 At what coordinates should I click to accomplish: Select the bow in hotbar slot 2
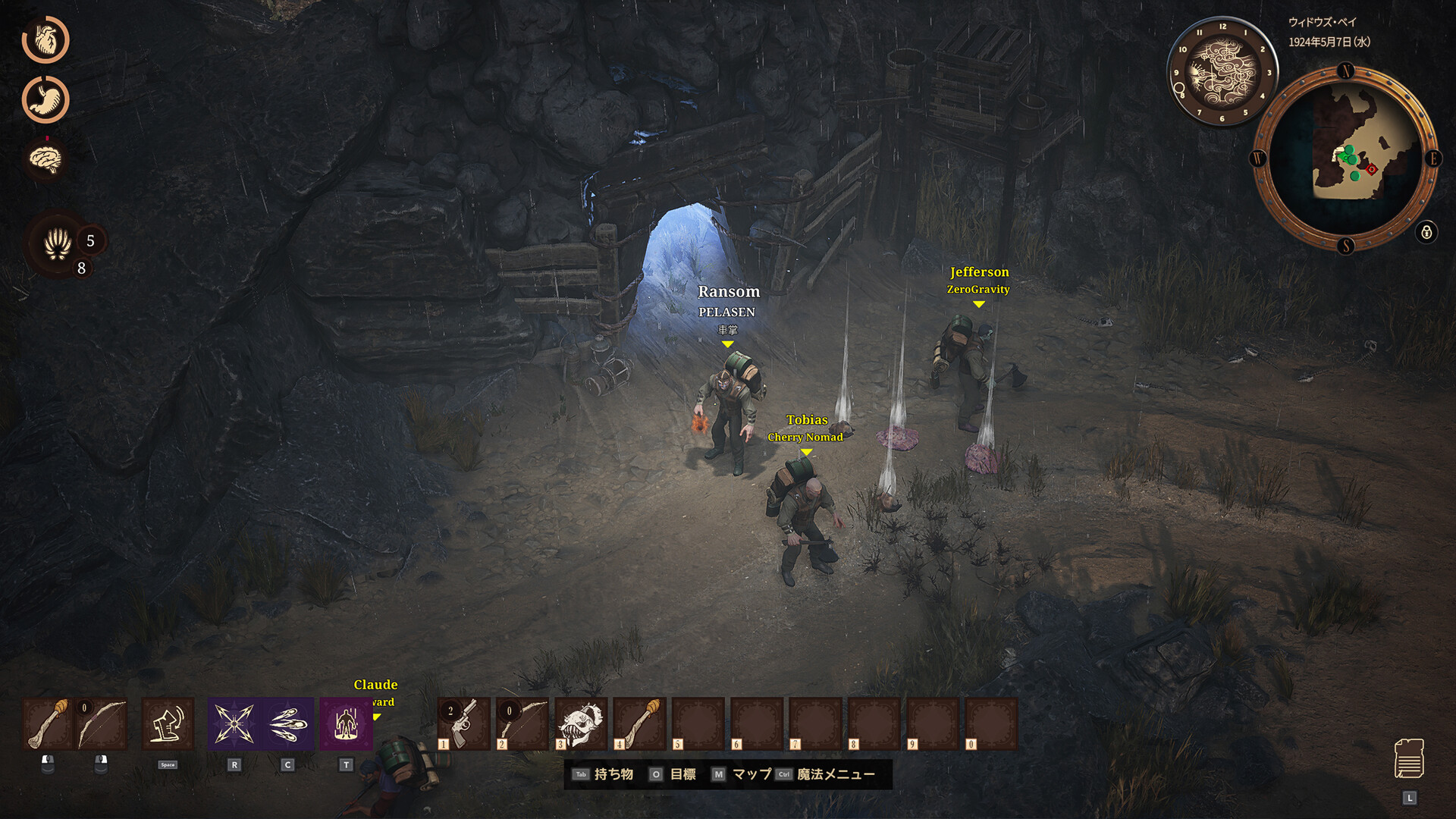coord(522,724)
